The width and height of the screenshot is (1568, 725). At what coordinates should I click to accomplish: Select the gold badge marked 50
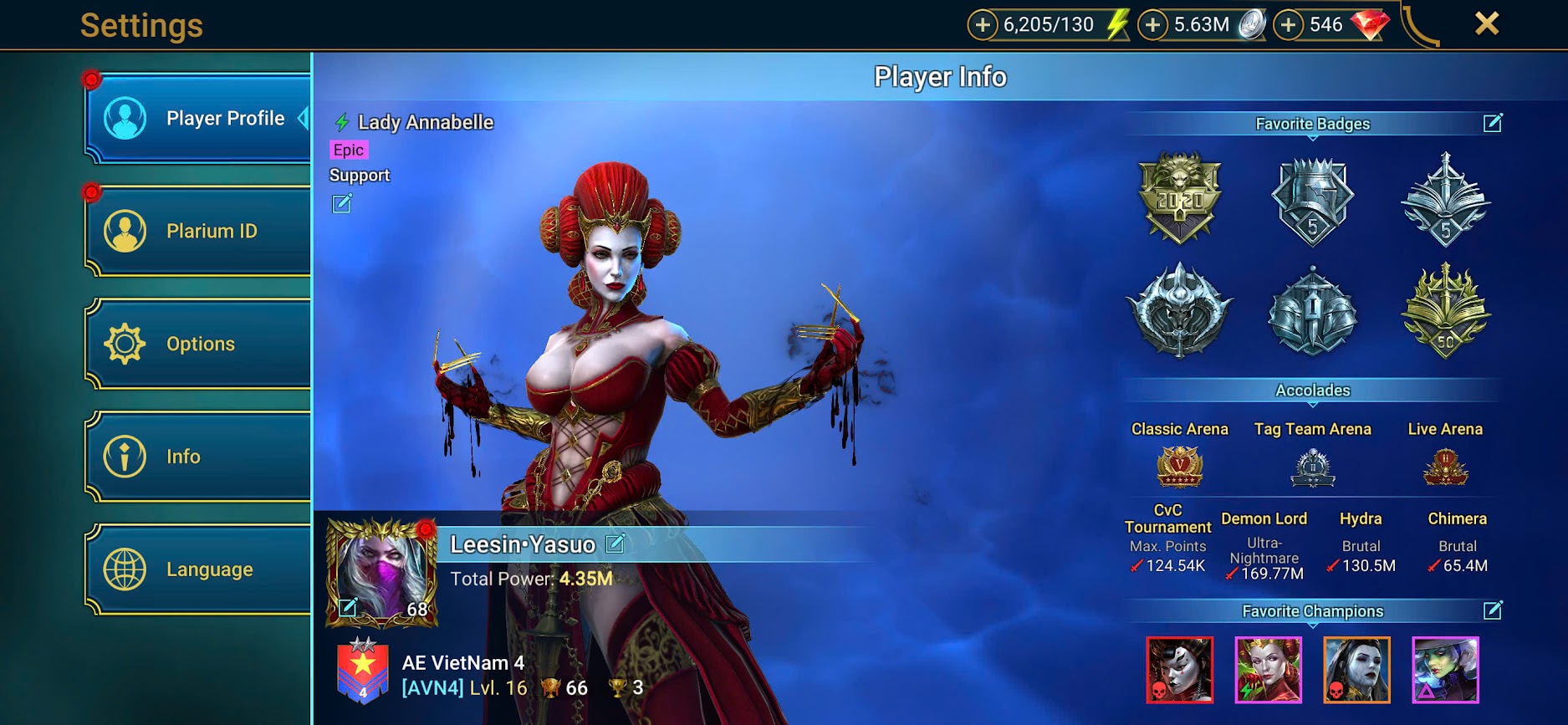[1445, 311]
